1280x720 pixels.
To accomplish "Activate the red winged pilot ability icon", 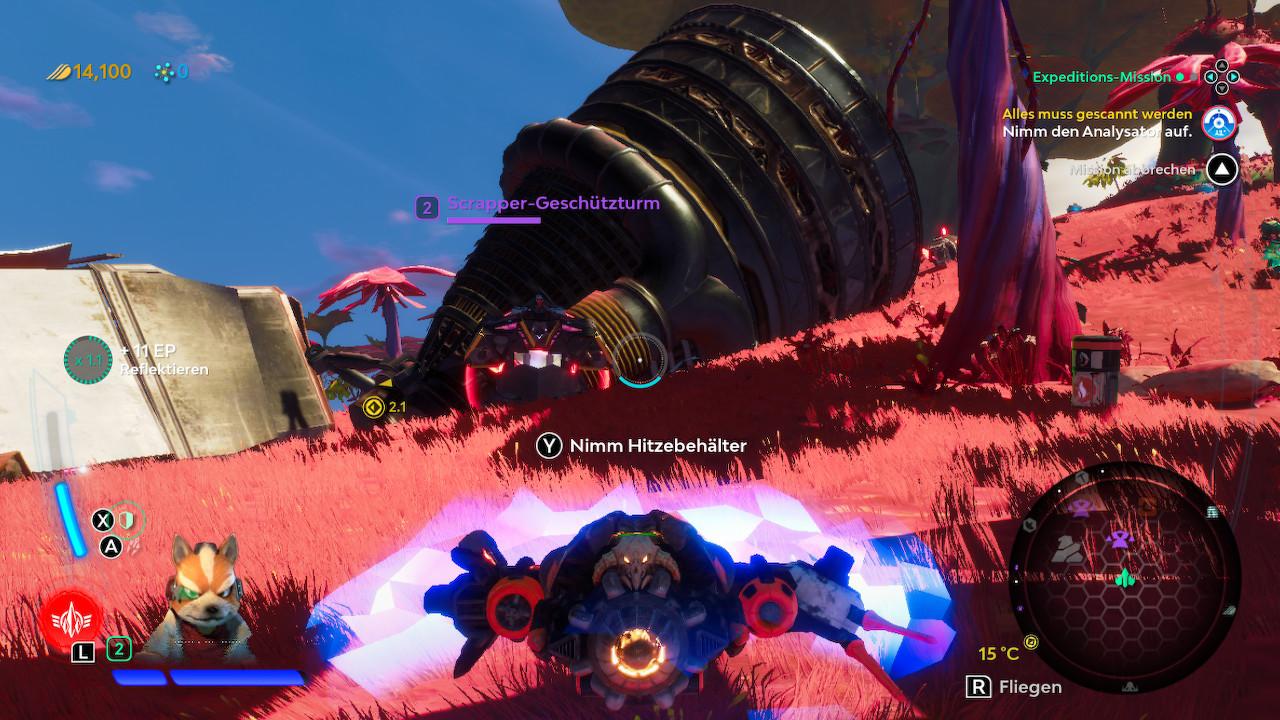I will [71, 616].
